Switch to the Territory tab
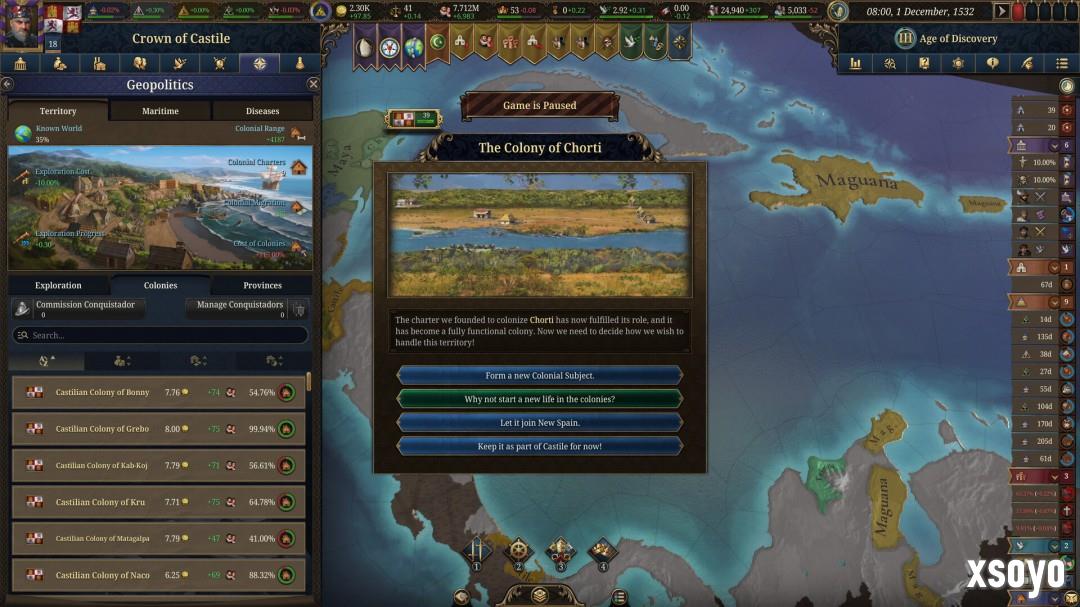1080x607 pixels. pyautogui.click(x=58, y=111)
